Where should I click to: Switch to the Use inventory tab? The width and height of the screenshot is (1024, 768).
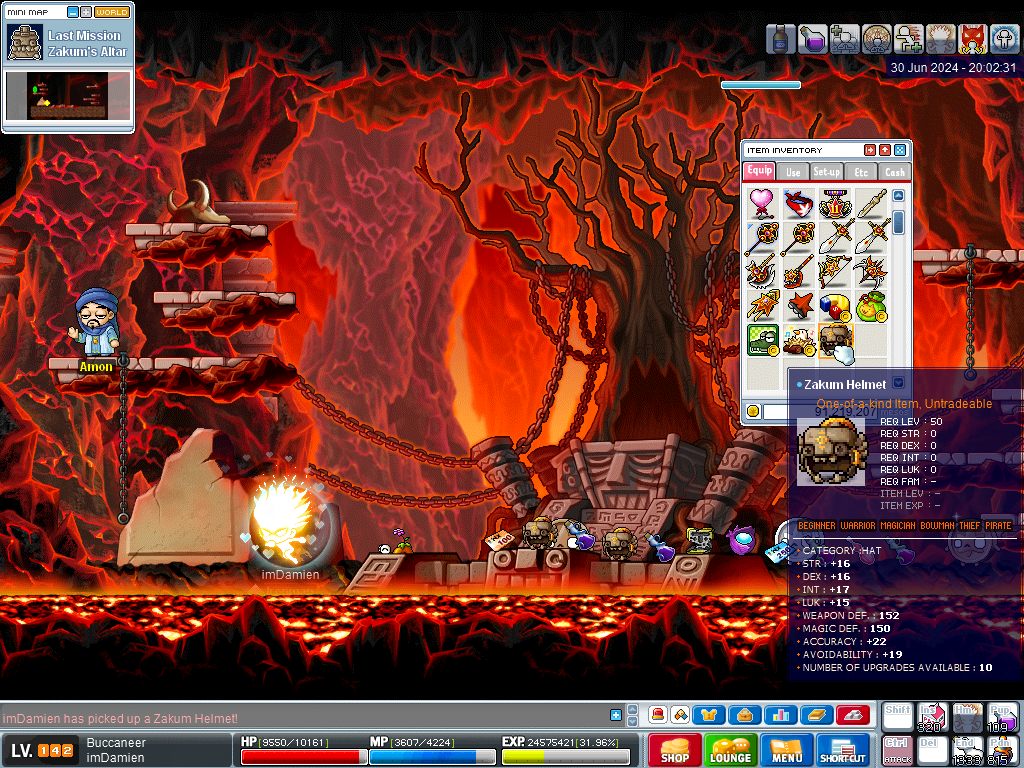tap(793, 172)
